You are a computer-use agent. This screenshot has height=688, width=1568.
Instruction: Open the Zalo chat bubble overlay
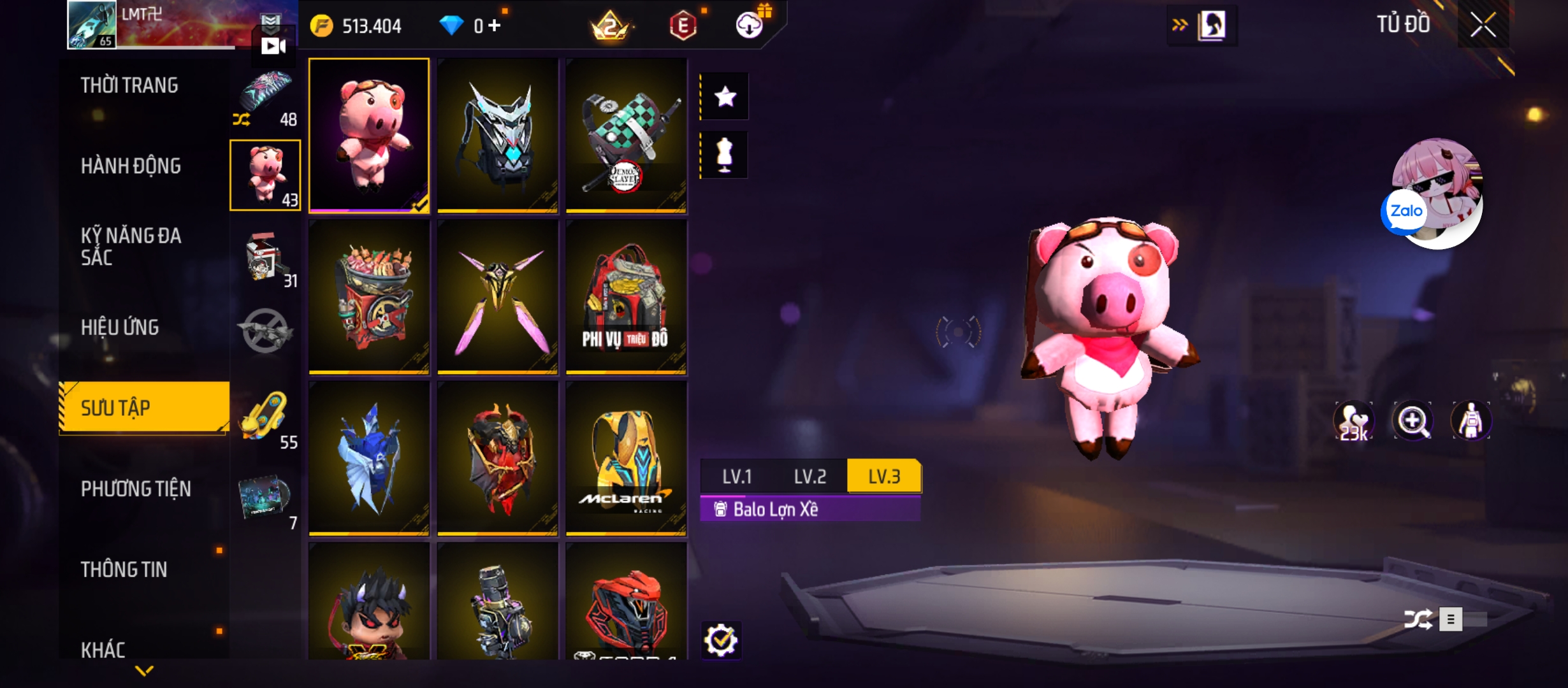tap(1405, 211)
